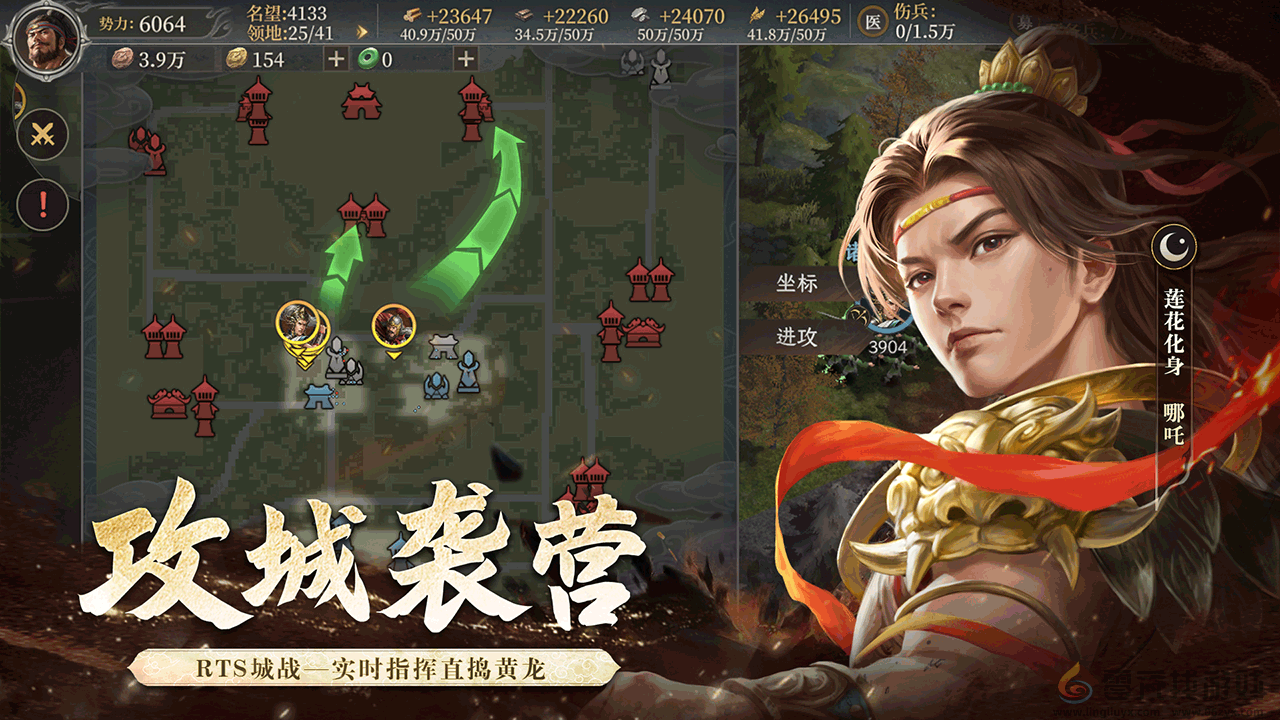
Task: Click the copper coin icon showing 3.9万
Action: [x=122, y=57]
